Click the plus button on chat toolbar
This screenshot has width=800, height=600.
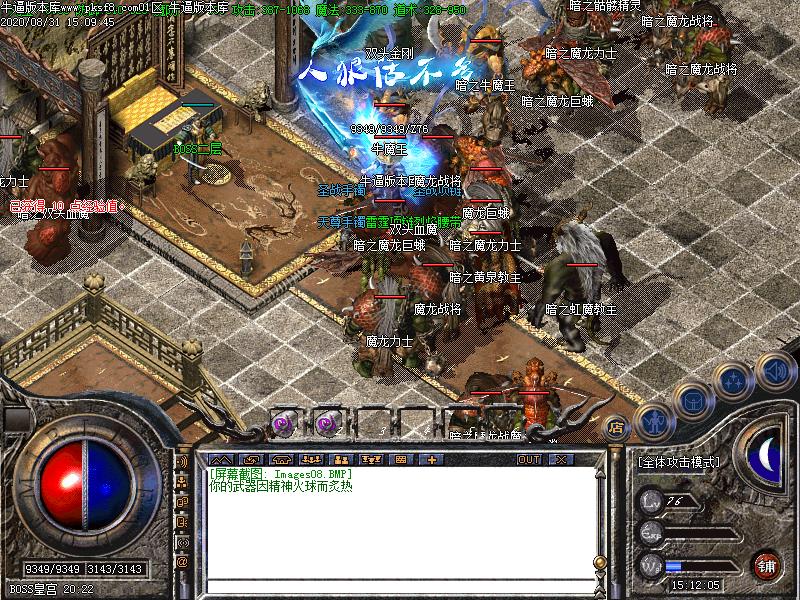(431, 459)
